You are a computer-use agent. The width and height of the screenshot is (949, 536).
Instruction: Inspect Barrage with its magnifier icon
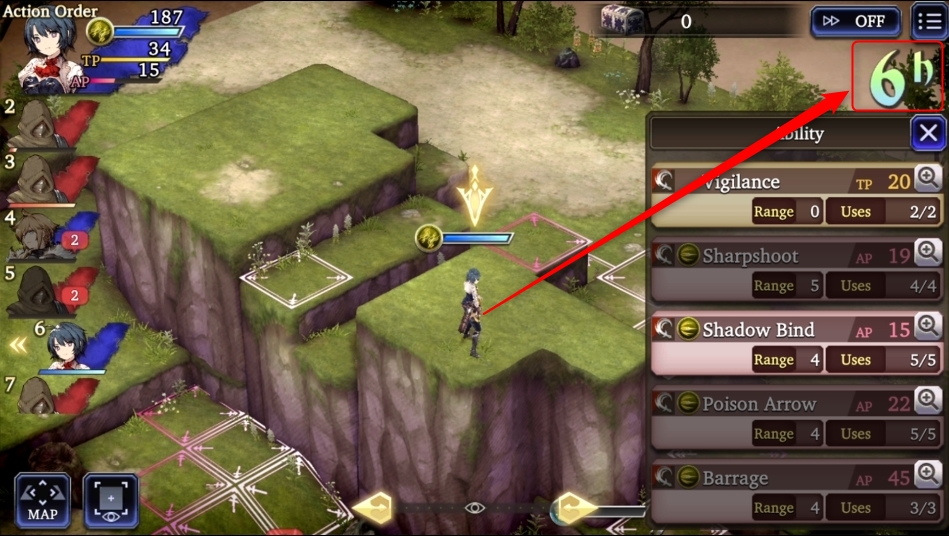click(928, 475)
